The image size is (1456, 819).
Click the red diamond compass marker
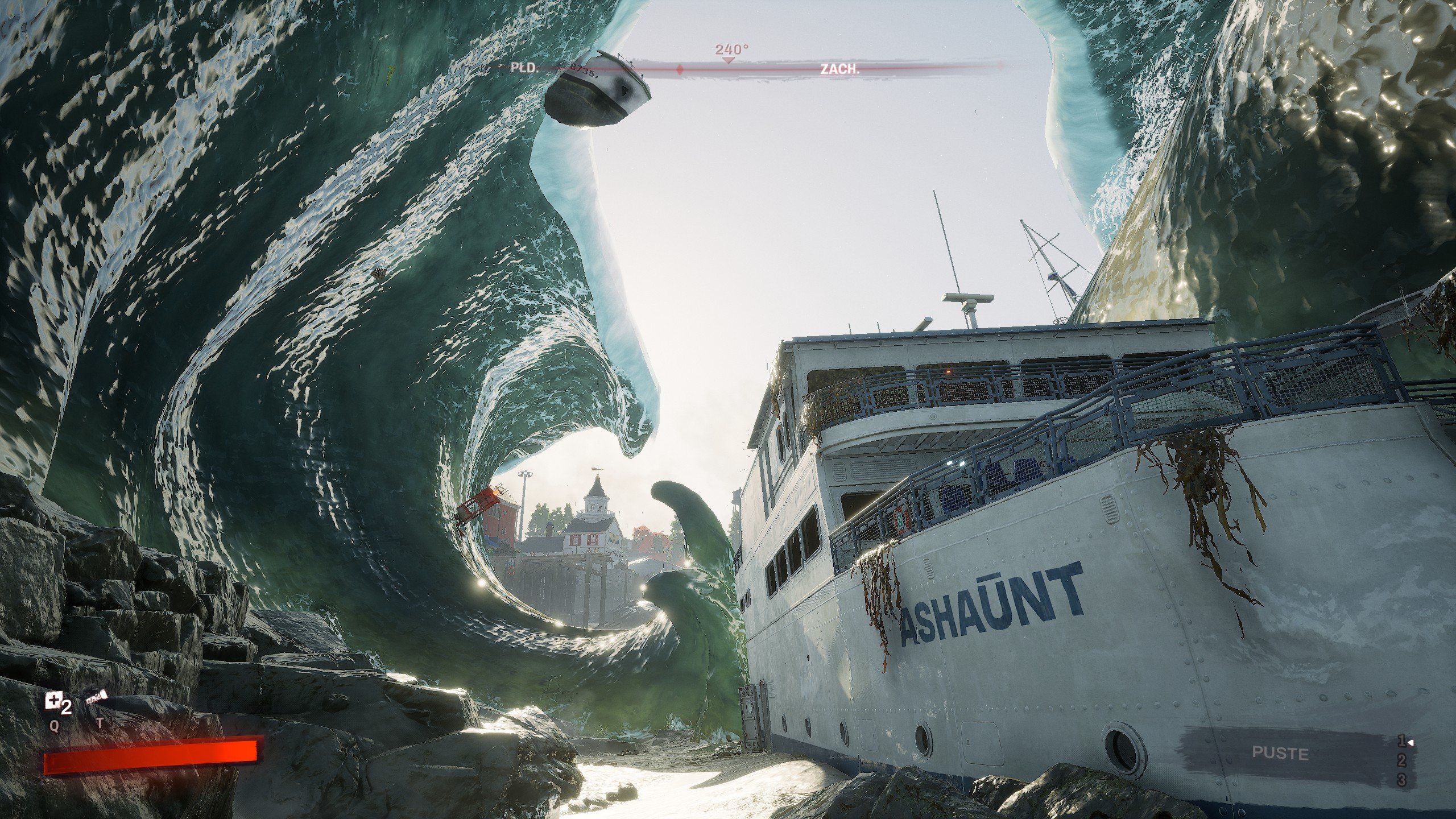680,70
